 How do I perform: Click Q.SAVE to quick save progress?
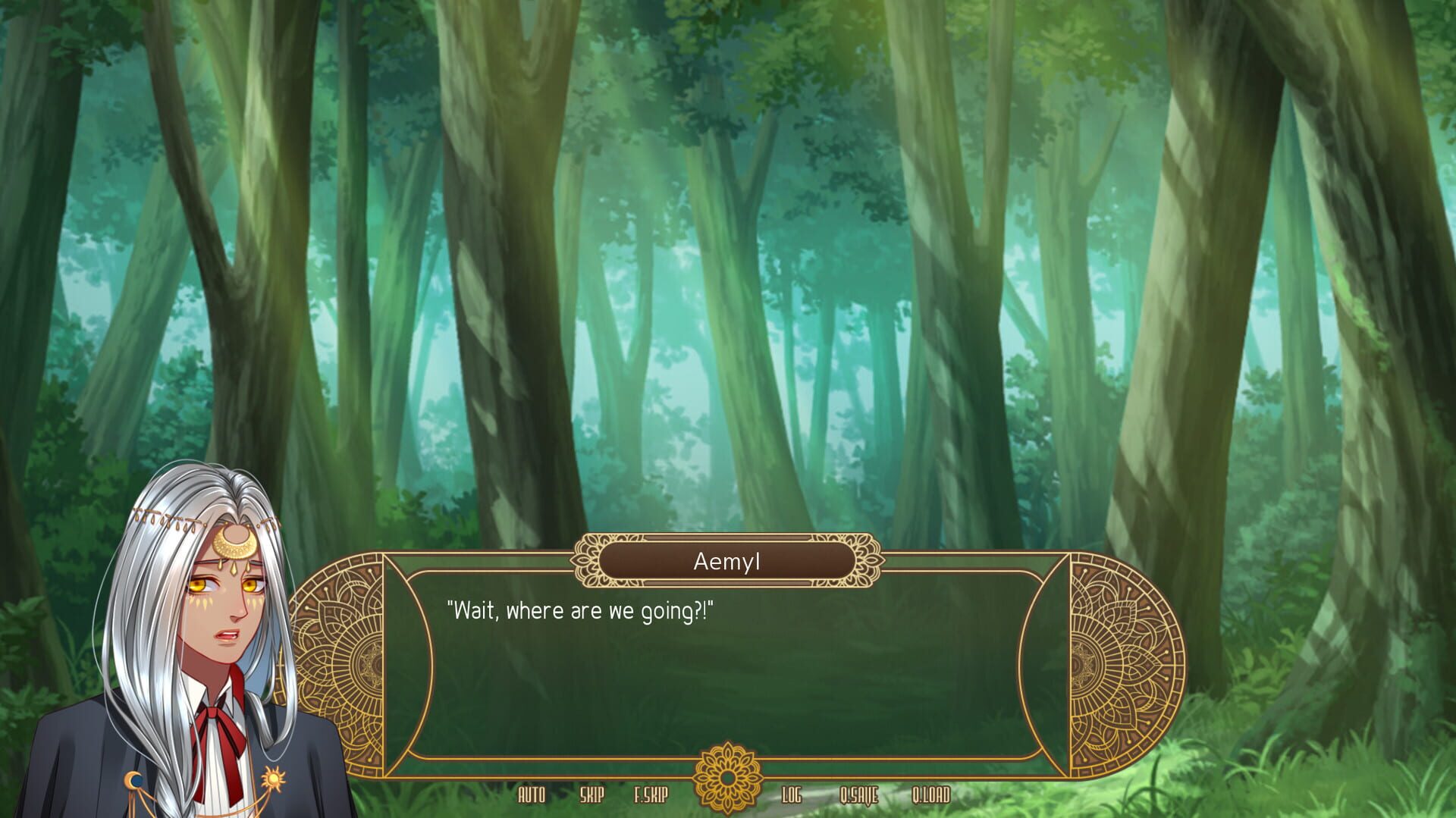pos(860,796)
